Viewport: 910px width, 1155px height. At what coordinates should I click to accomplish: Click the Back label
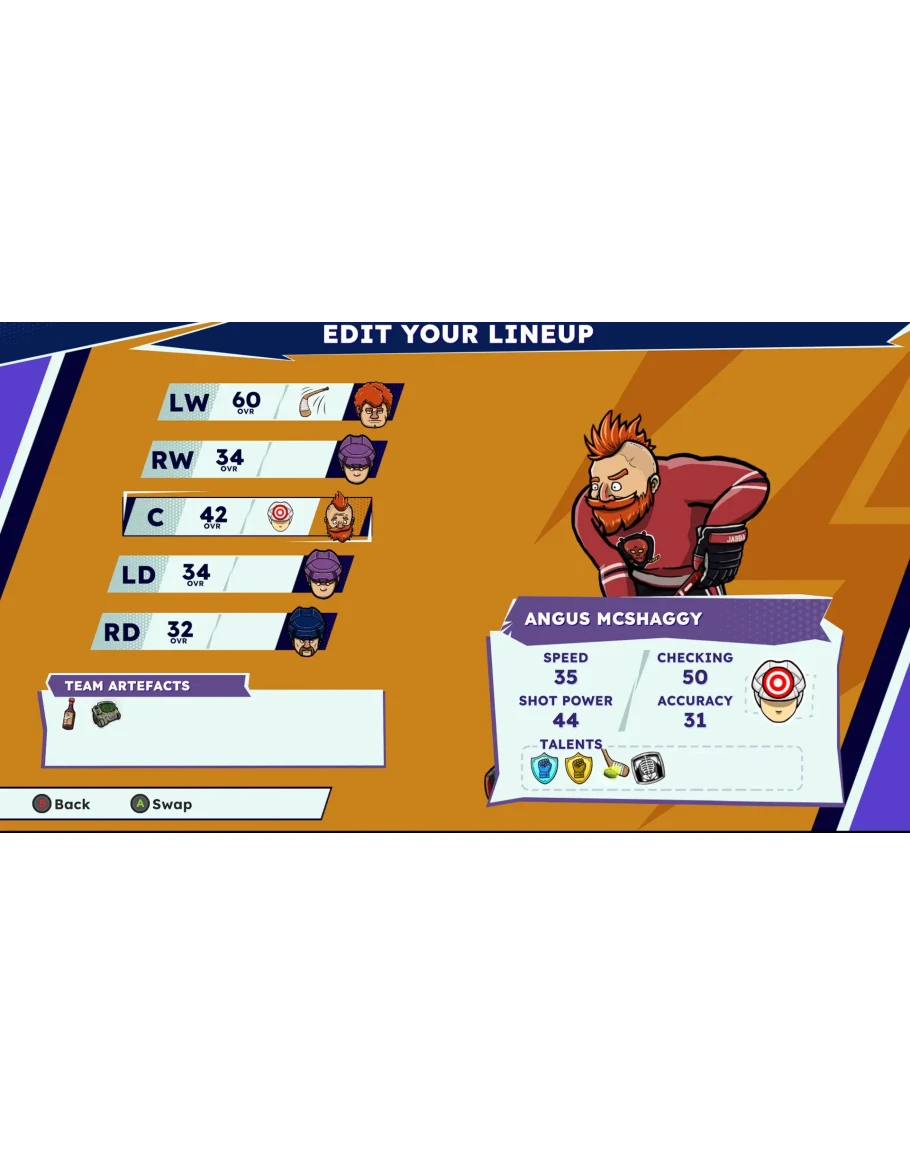click(x=71, y=804)
